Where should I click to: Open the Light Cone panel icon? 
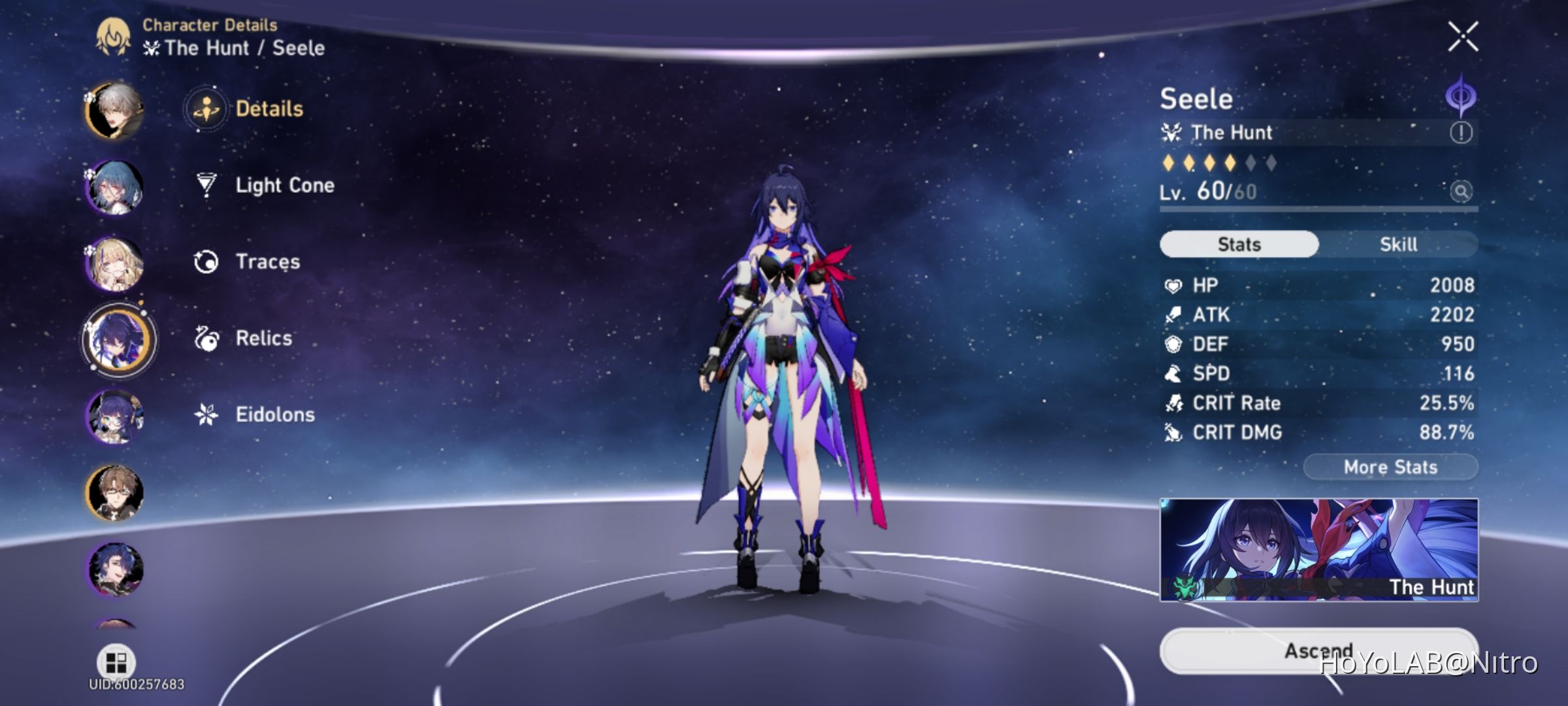(x=204, y=185)
